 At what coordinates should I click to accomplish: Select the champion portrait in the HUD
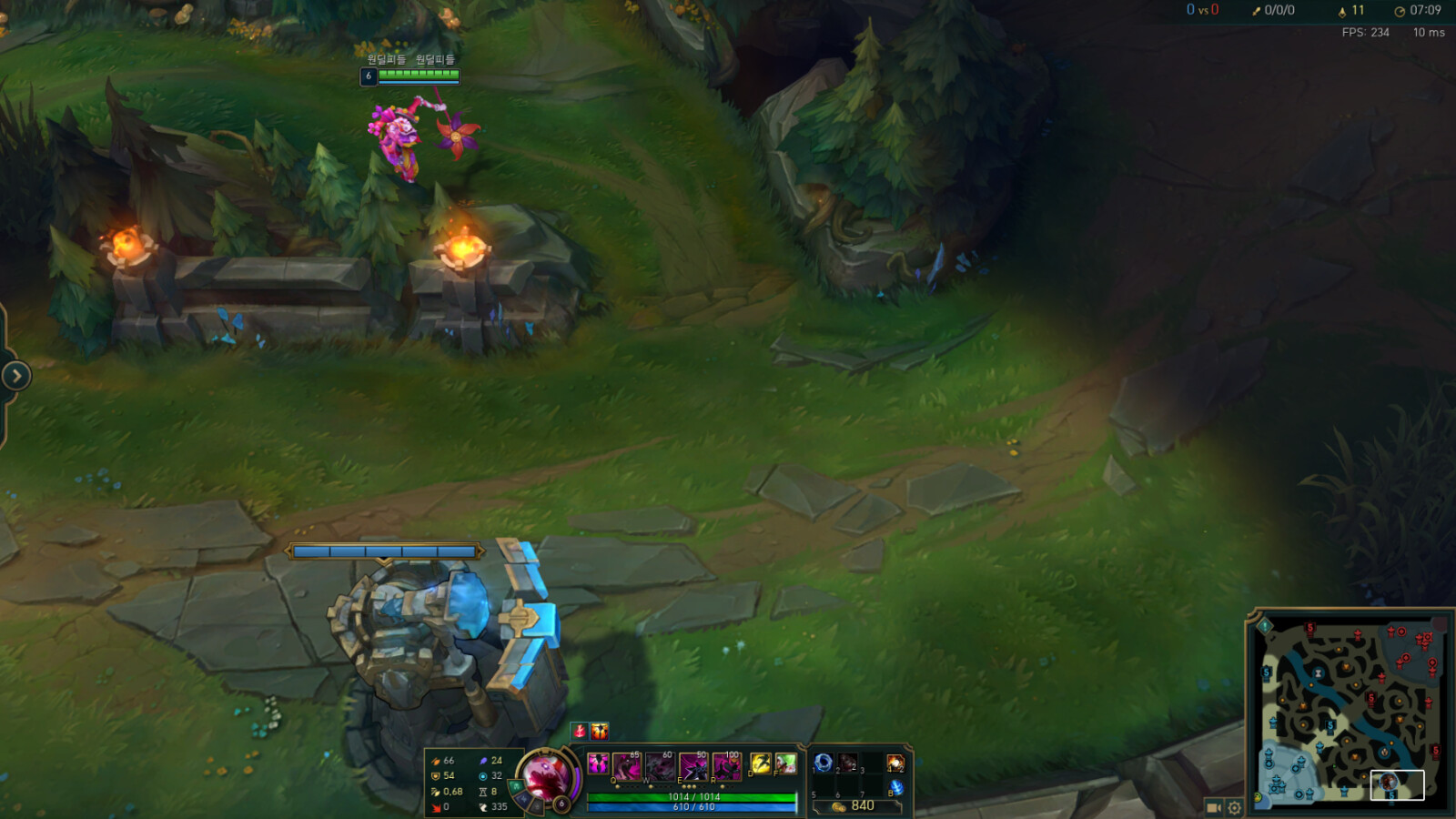tap(546, 777)
